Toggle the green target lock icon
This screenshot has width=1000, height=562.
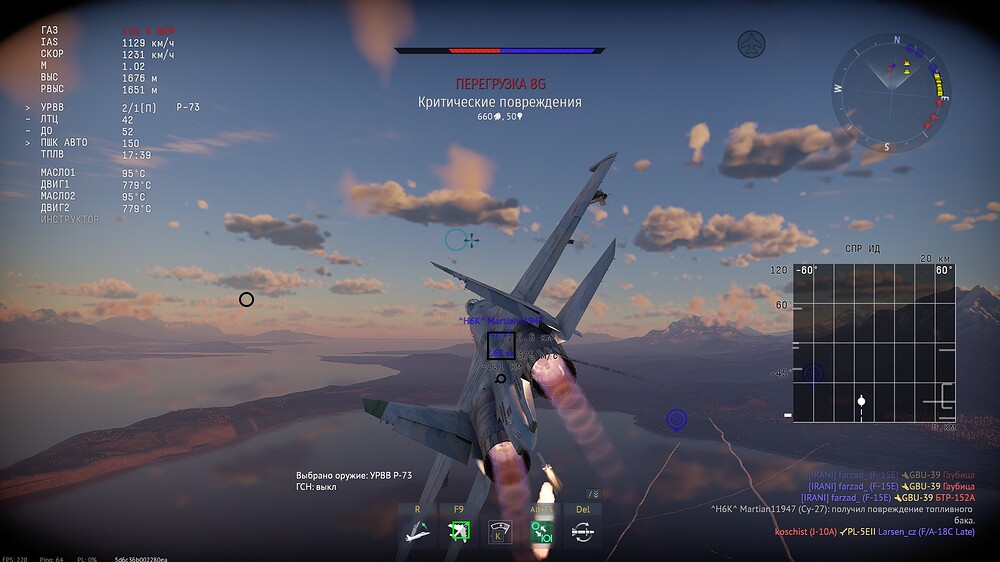[x=459, y=532]
